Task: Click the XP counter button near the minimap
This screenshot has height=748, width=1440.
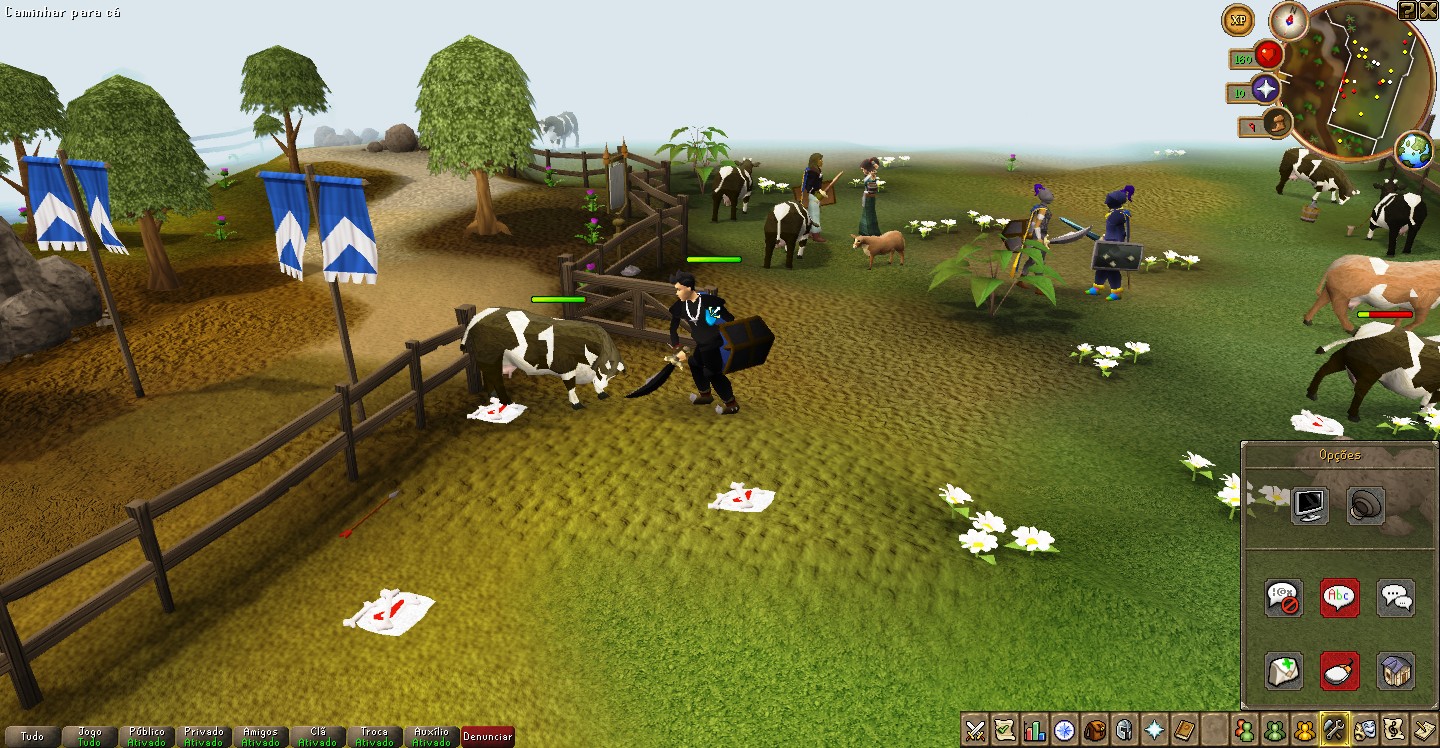Action: [x=1237, y=21]
